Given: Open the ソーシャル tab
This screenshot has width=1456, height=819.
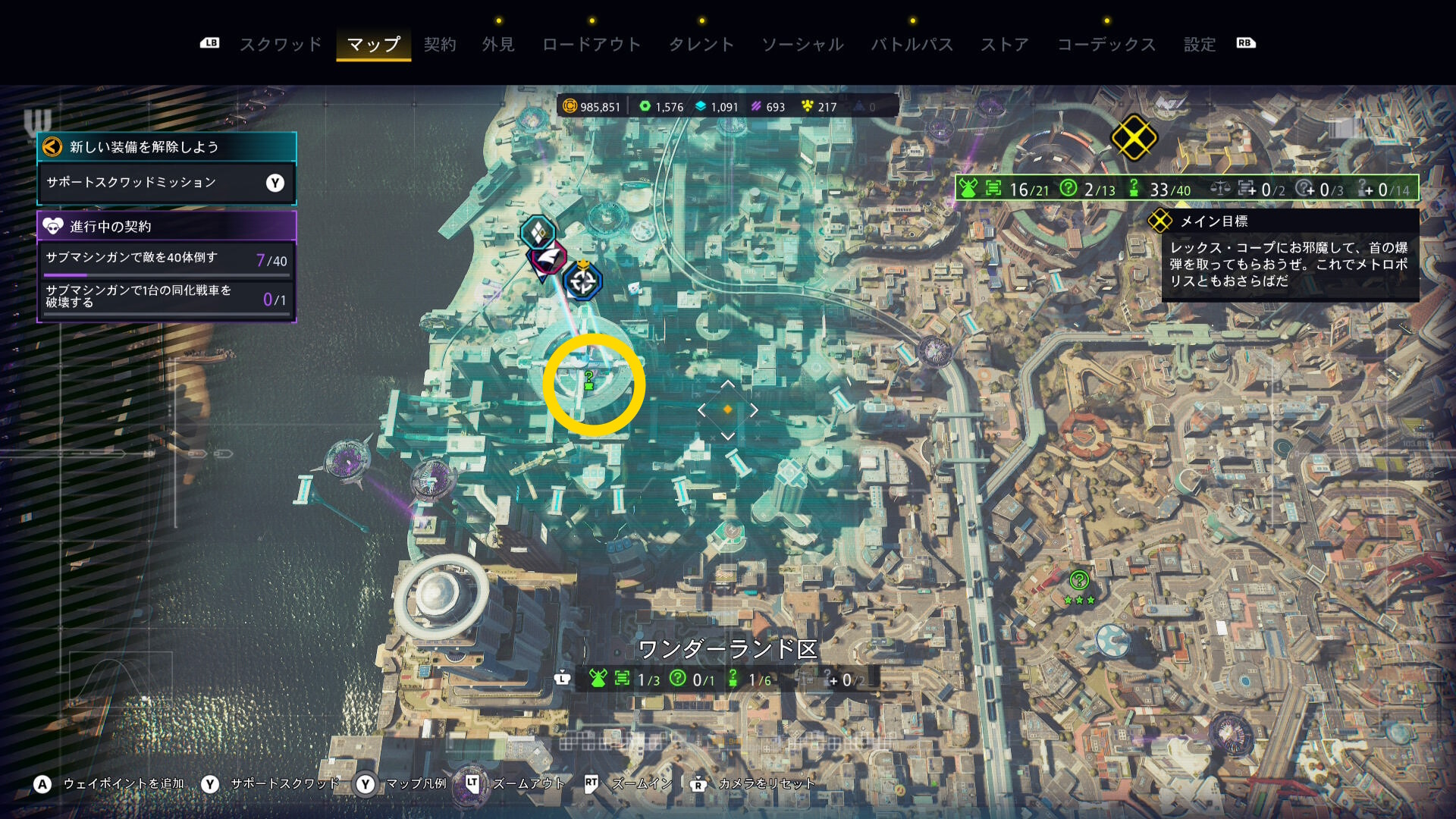Looking at the screenshot, I should 802,45.
